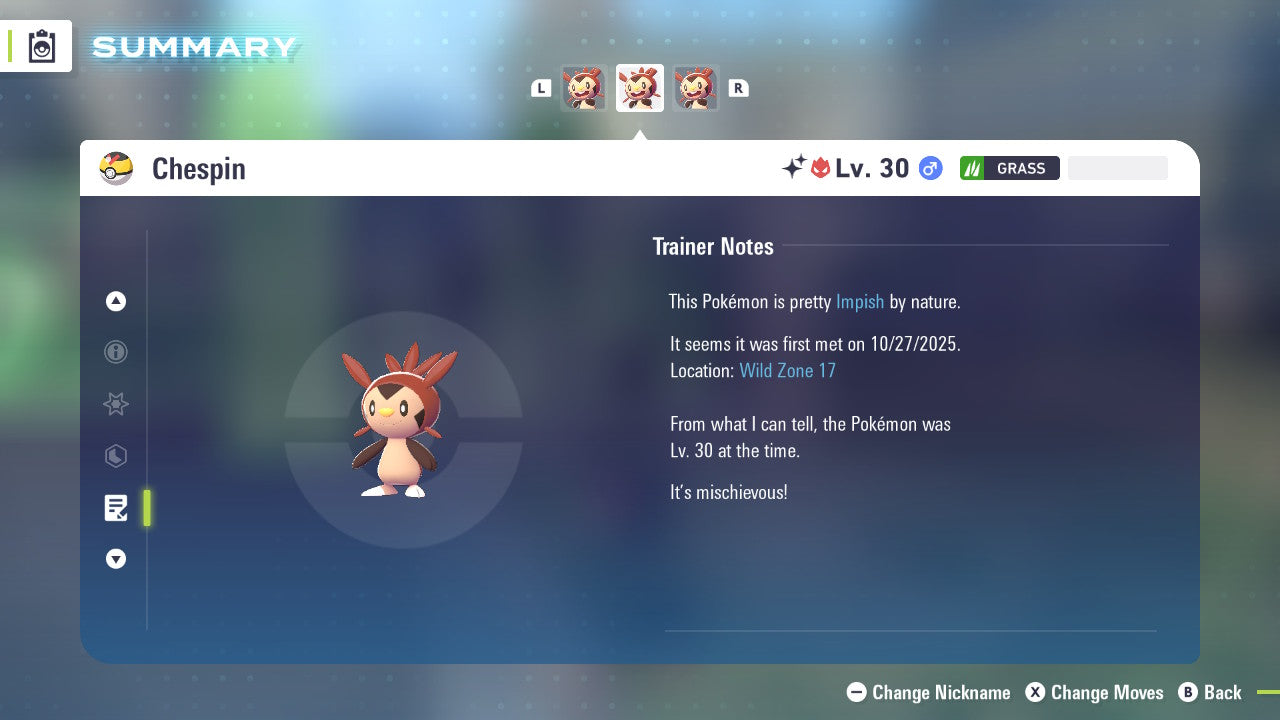Screen dimensions: 1280x720
Task: Open the Wild Zone 17 location link
Action: click(x=788, y=370)
